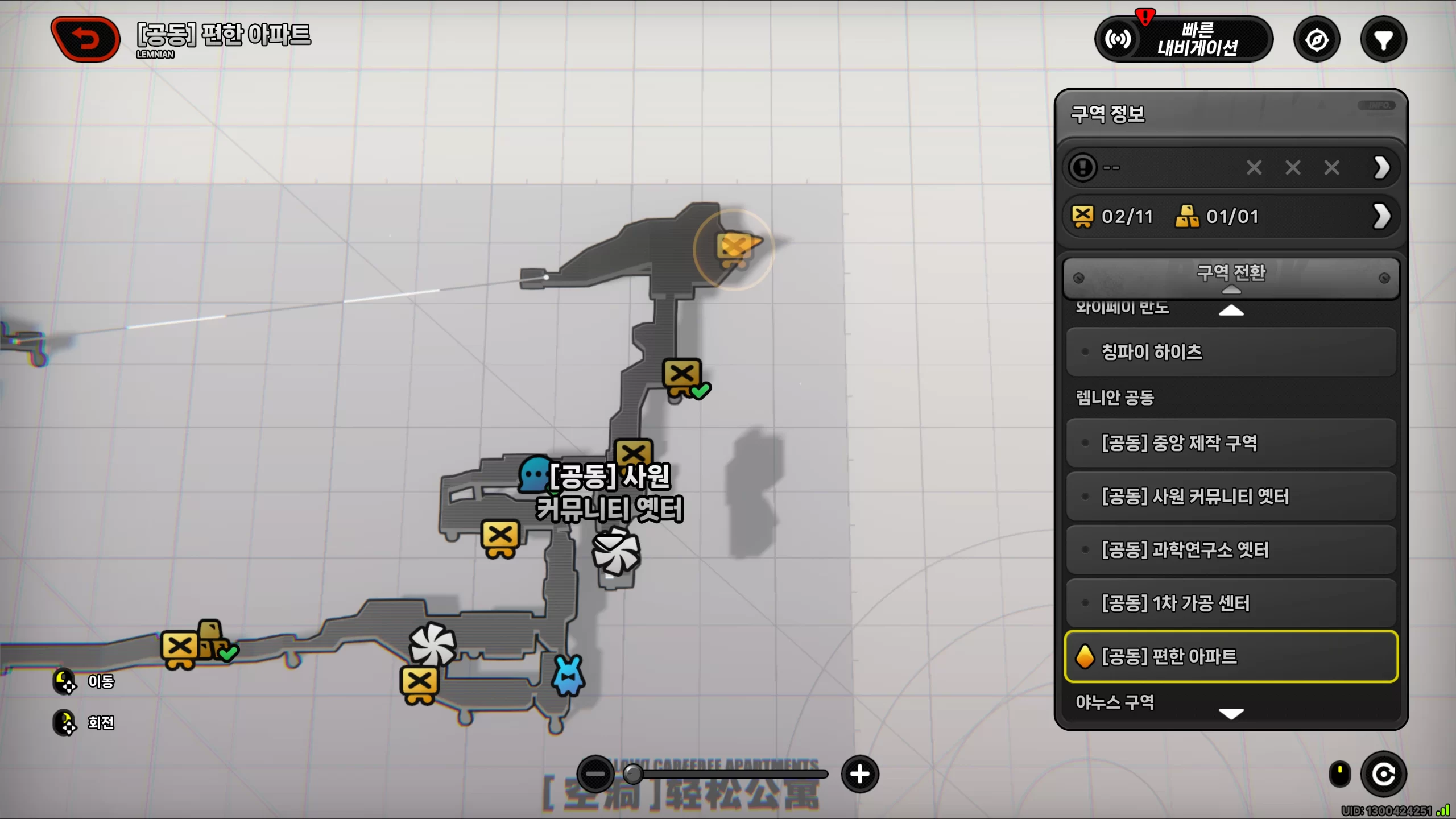
Task: Click the blue Bangboo rabbit map marker
Action: (568, 676)
